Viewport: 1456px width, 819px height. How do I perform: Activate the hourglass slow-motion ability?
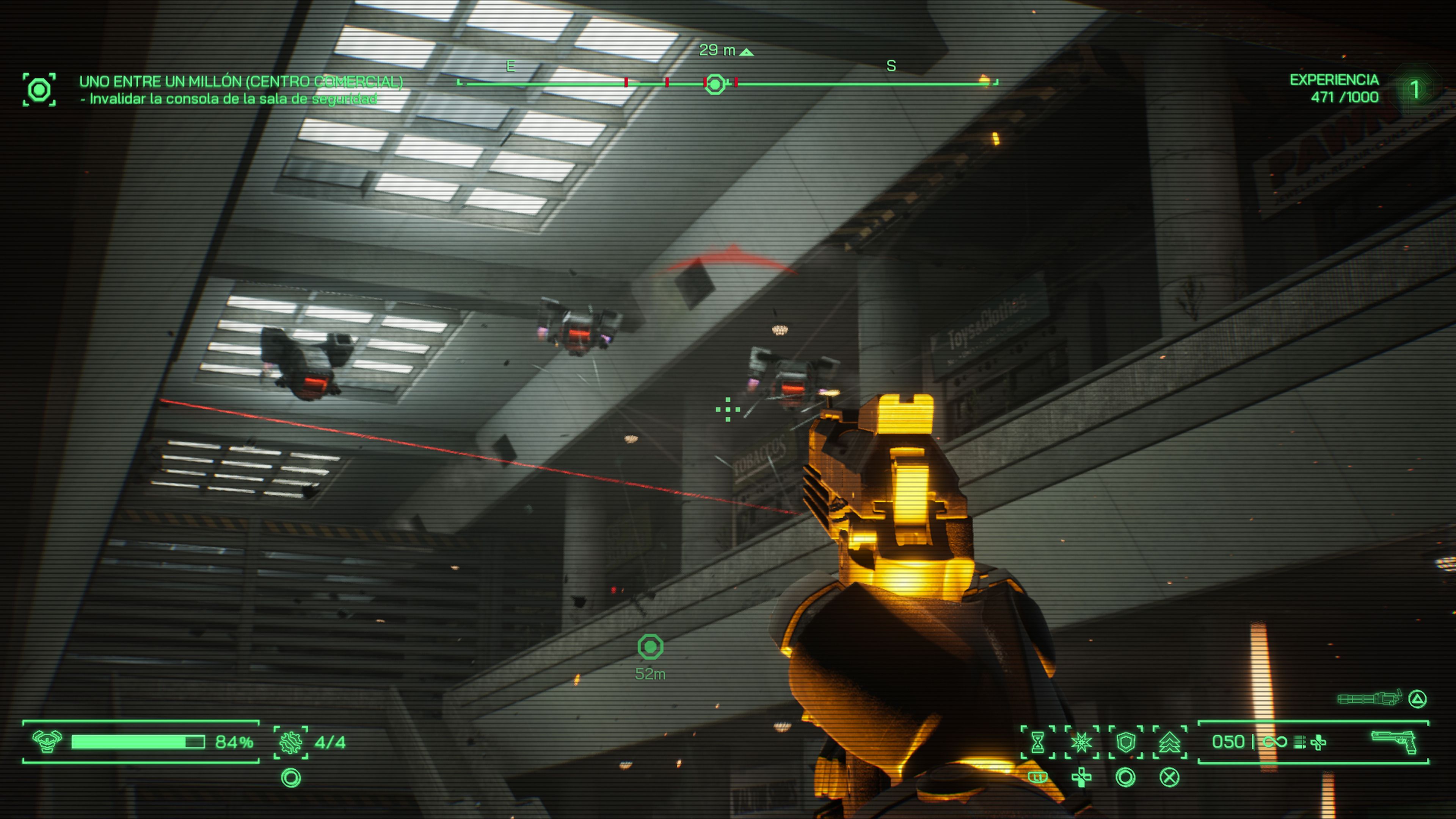pos(1038,742)
